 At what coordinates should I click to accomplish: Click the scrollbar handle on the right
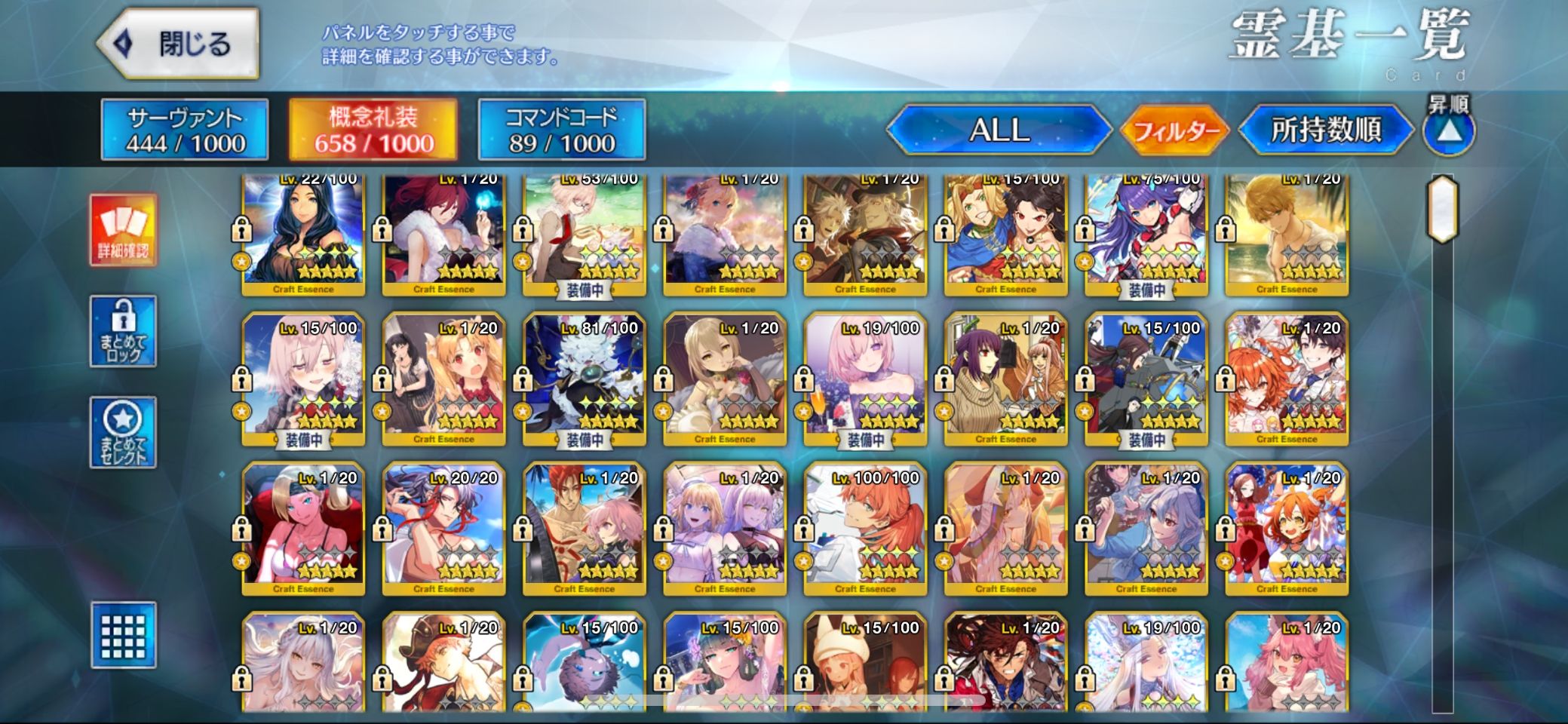1442,210
